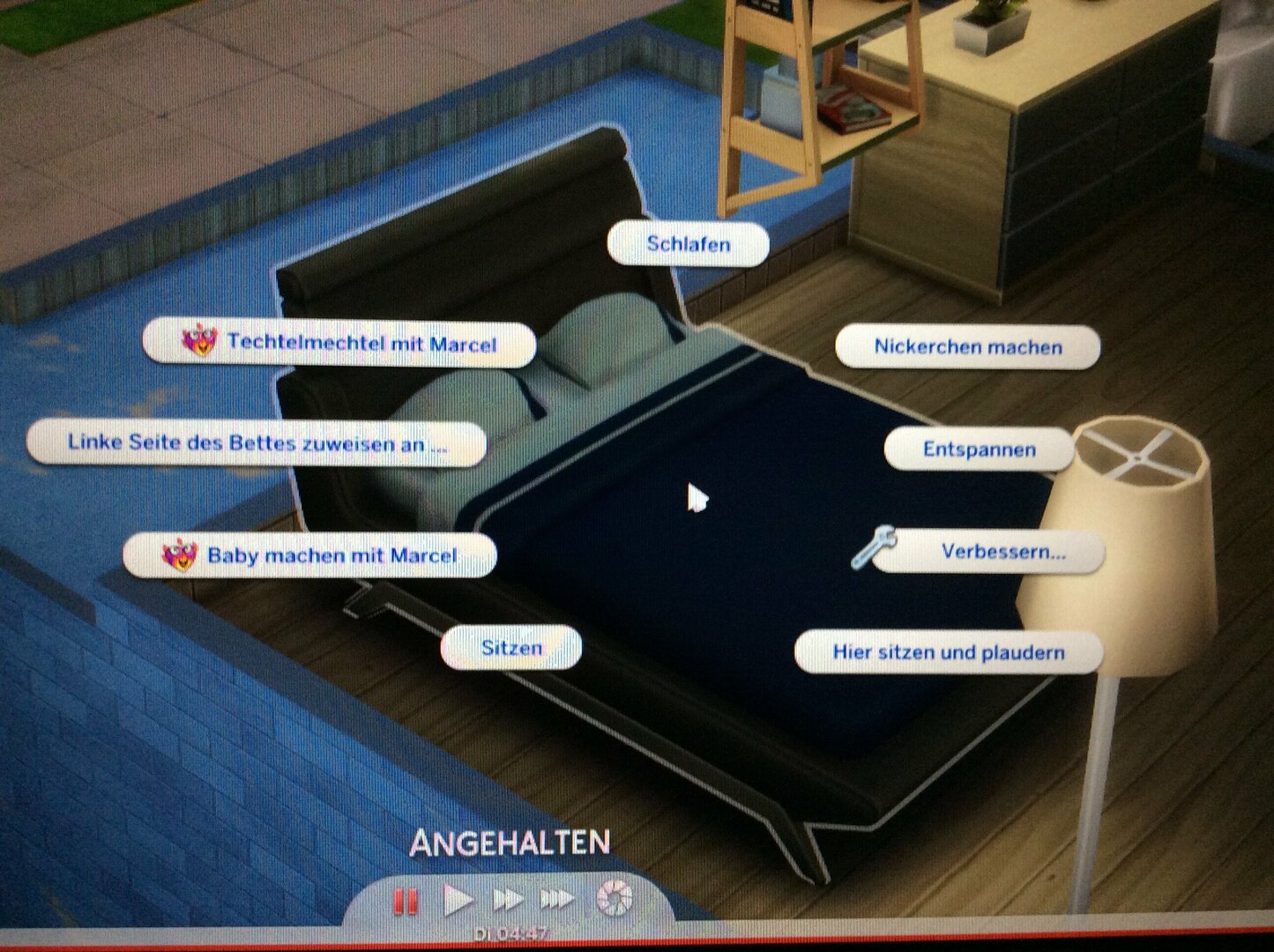Choose the Schlafen interaction

tap(688, 244)
